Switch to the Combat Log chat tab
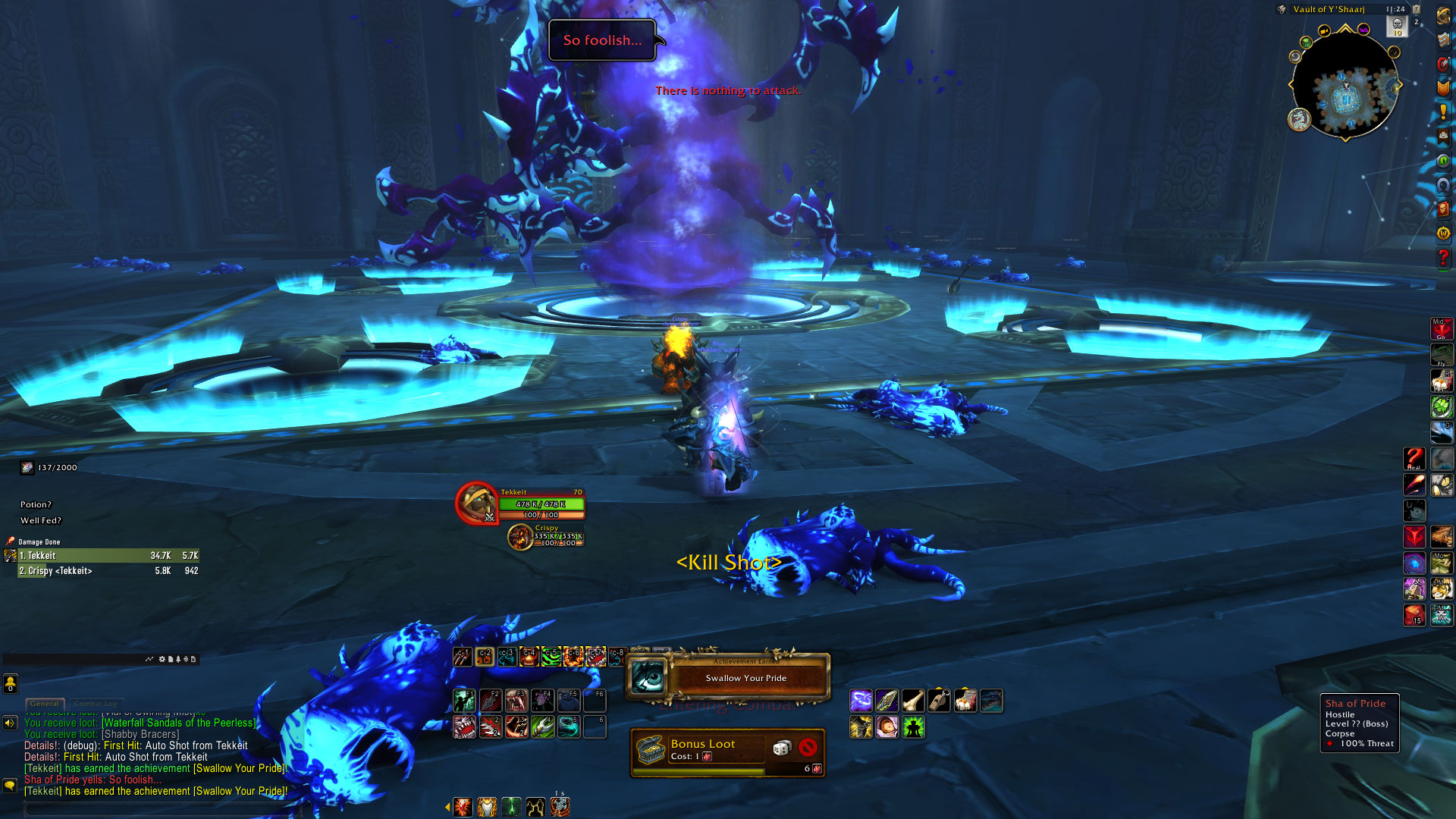1456x819 pixels. point(96,704)
